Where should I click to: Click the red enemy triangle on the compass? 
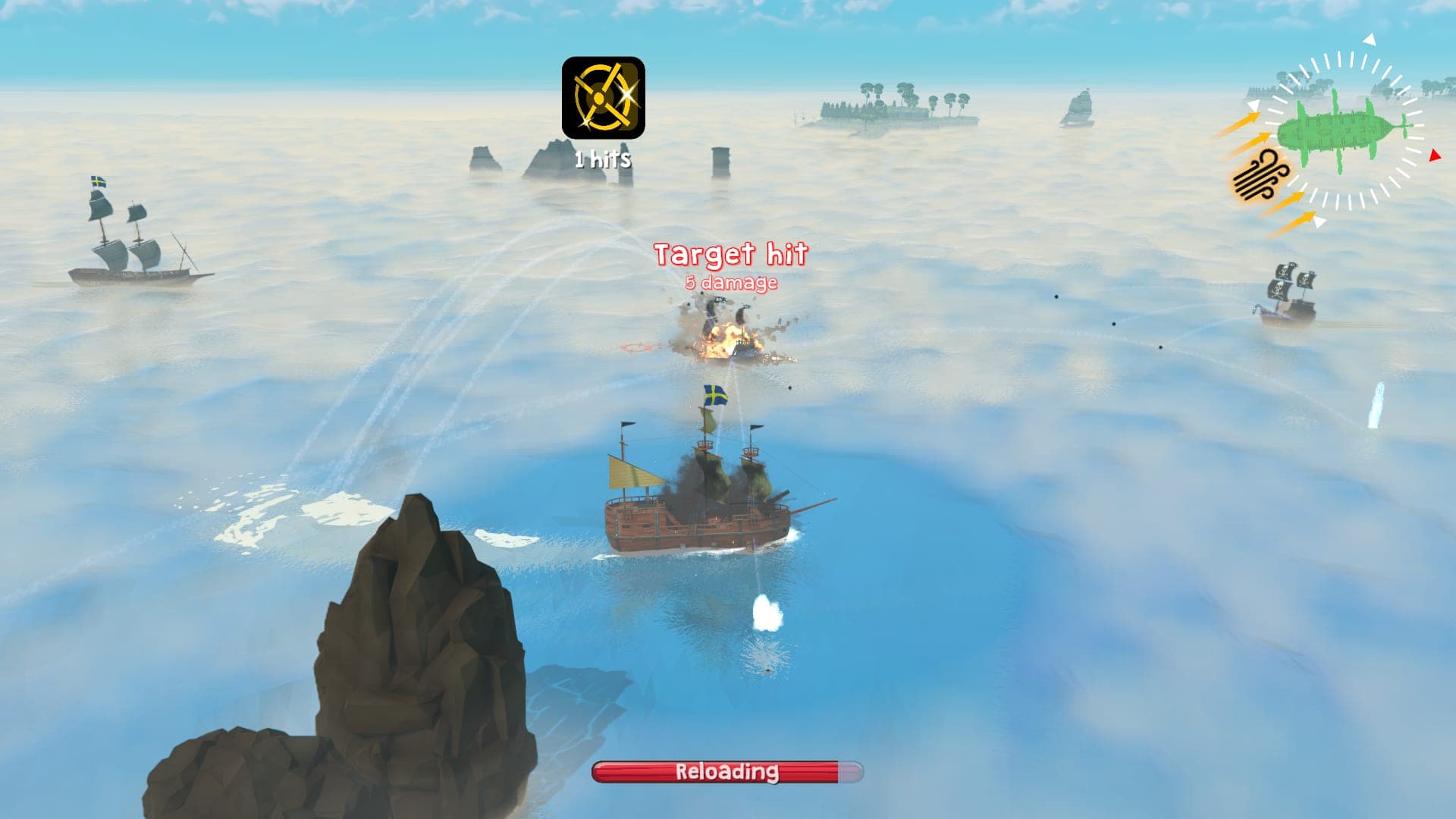pos(1435,155)
